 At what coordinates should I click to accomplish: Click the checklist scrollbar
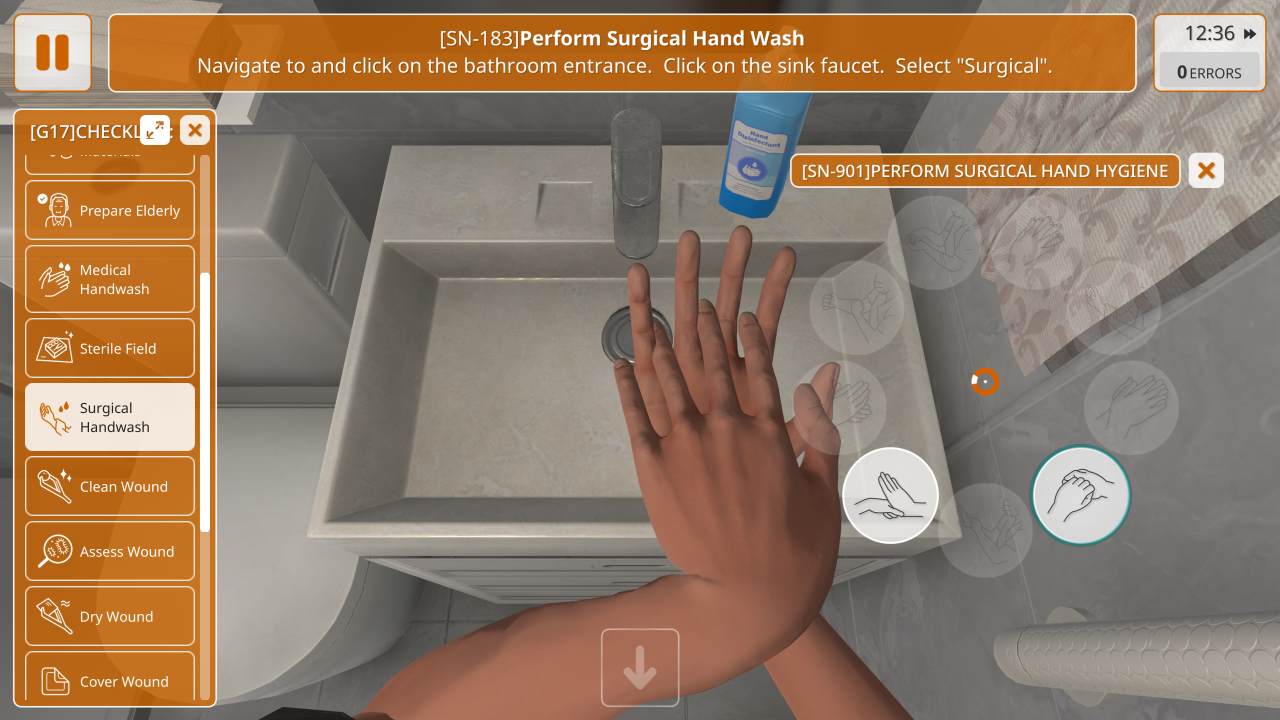(x=205, y=400)
